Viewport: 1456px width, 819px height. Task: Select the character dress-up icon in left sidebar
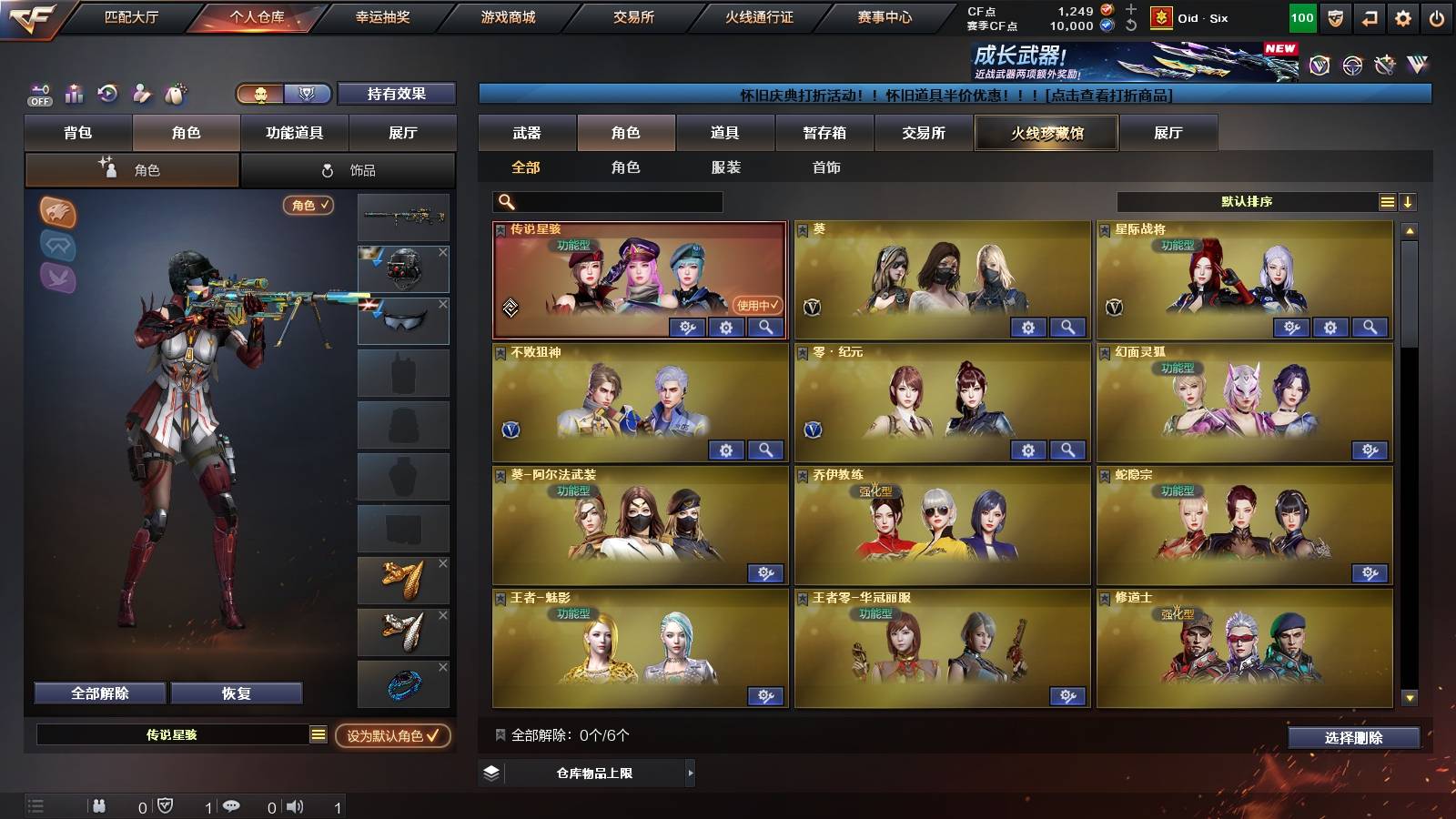(x=140, y=93)
